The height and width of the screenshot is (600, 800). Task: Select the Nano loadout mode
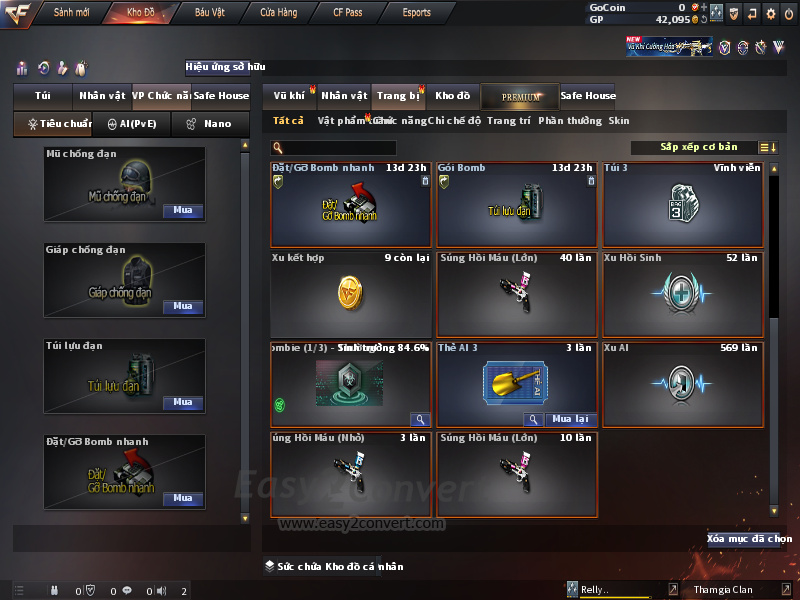[x=210, y=124]
